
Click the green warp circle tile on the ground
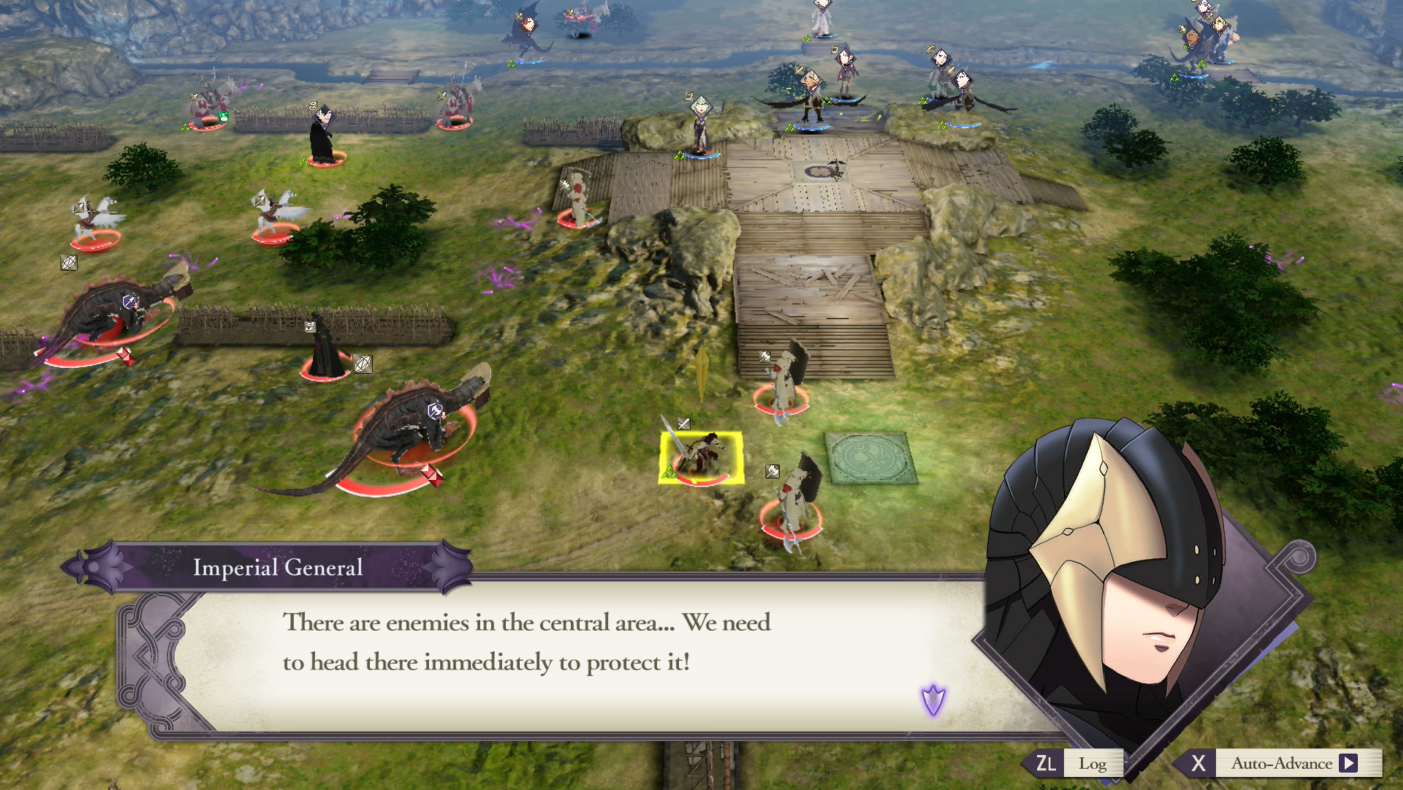click(871, 458)
